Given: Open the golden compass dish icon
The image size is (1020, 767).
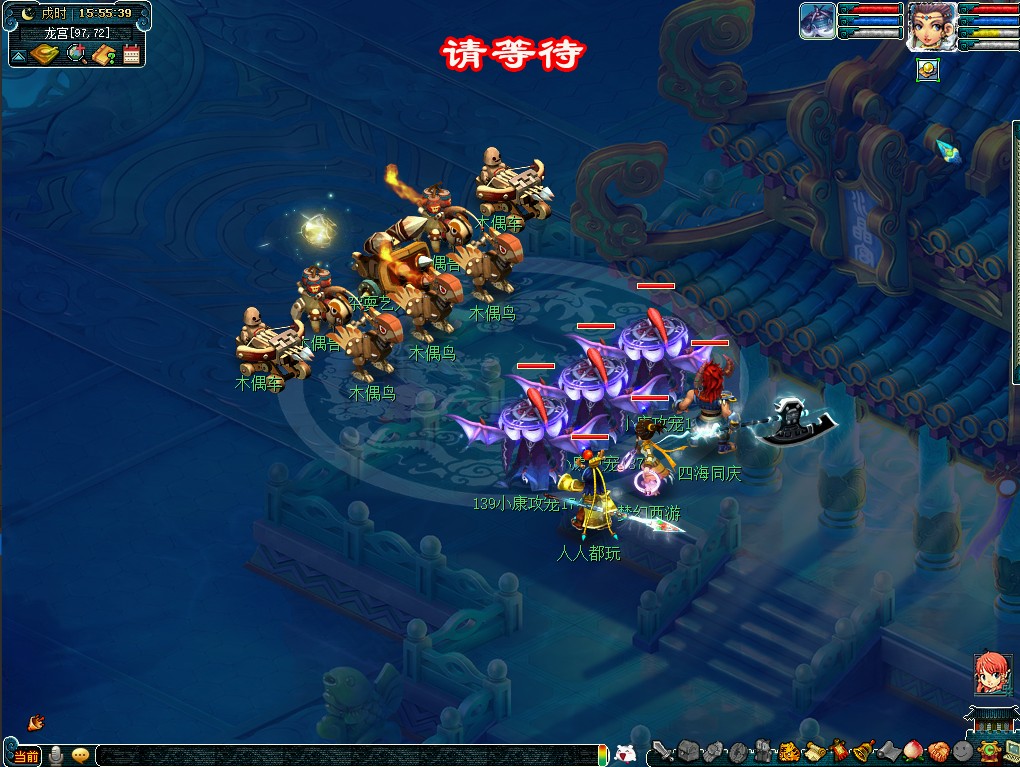Looking at the screenshot, I should (x=45, y=54).
